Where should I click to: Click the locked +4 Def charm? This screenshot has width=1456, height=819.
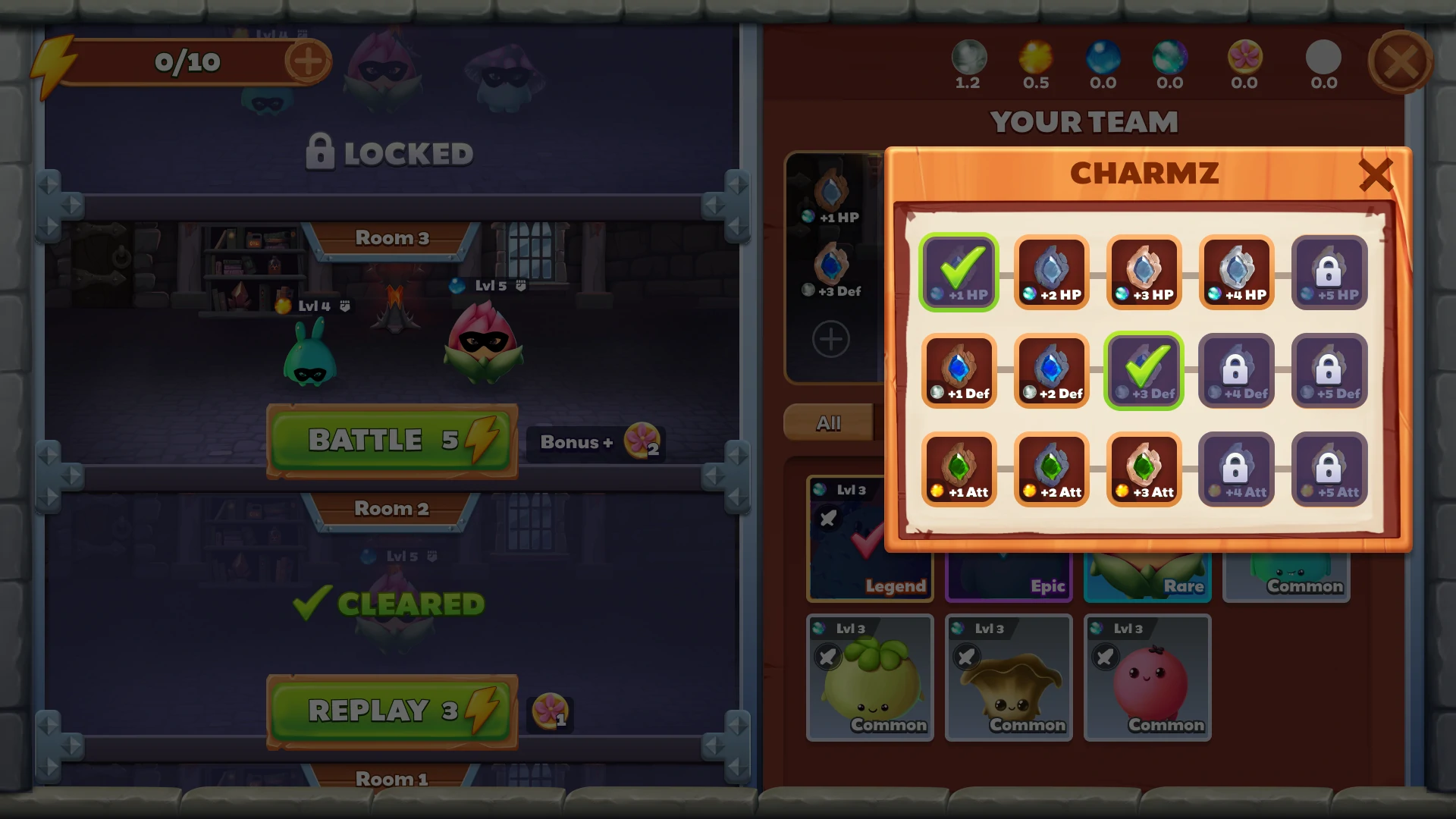pos(1237,372)
